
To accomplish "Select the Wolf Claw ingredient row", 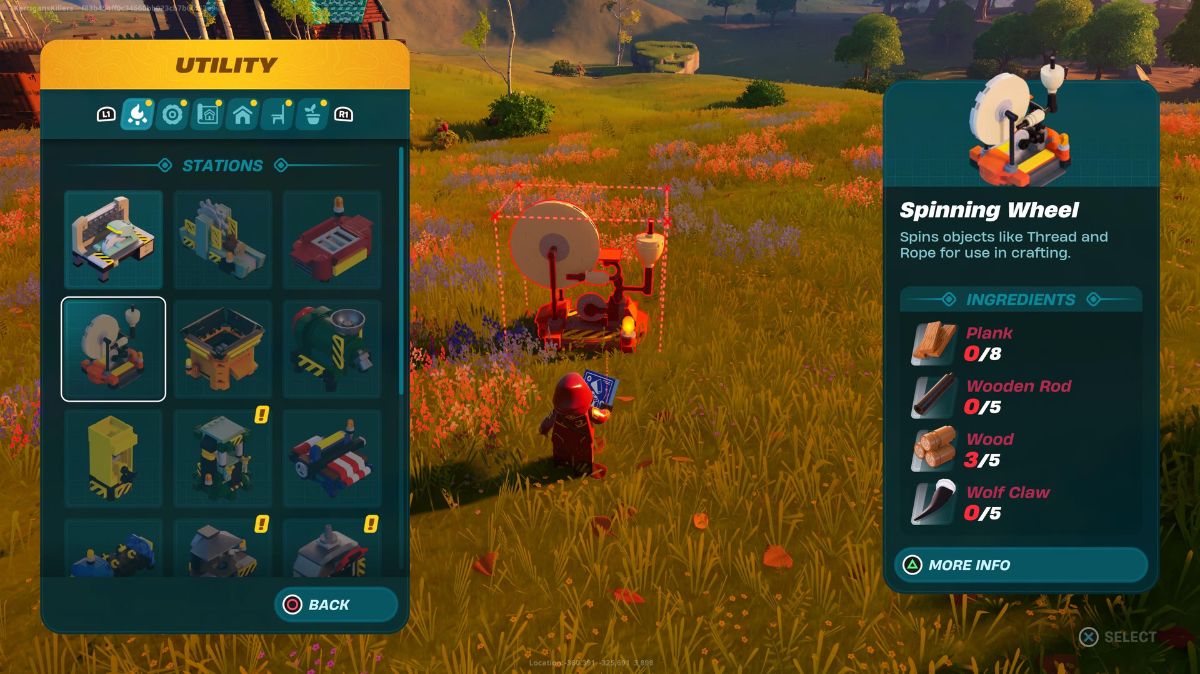I will tap(1020, 502).
